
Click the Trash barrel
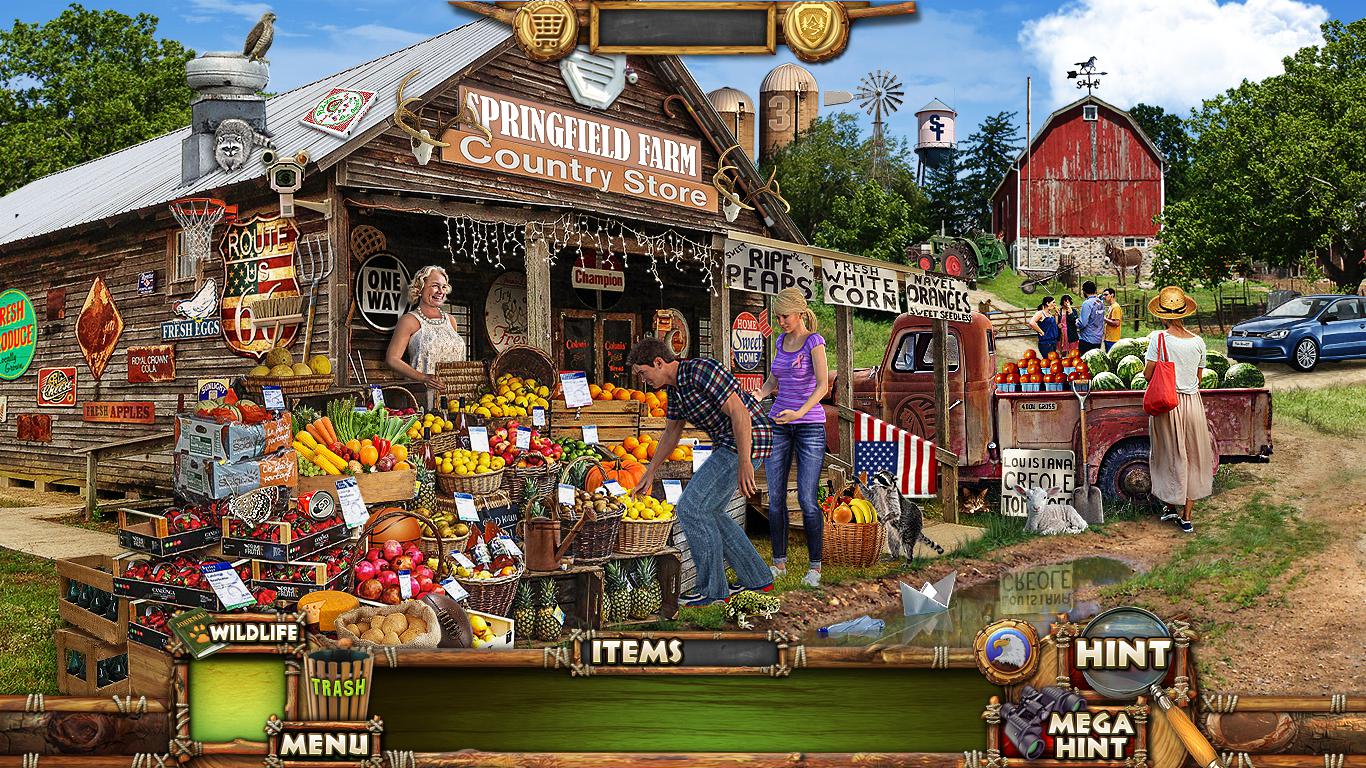(x=337, y=684)
